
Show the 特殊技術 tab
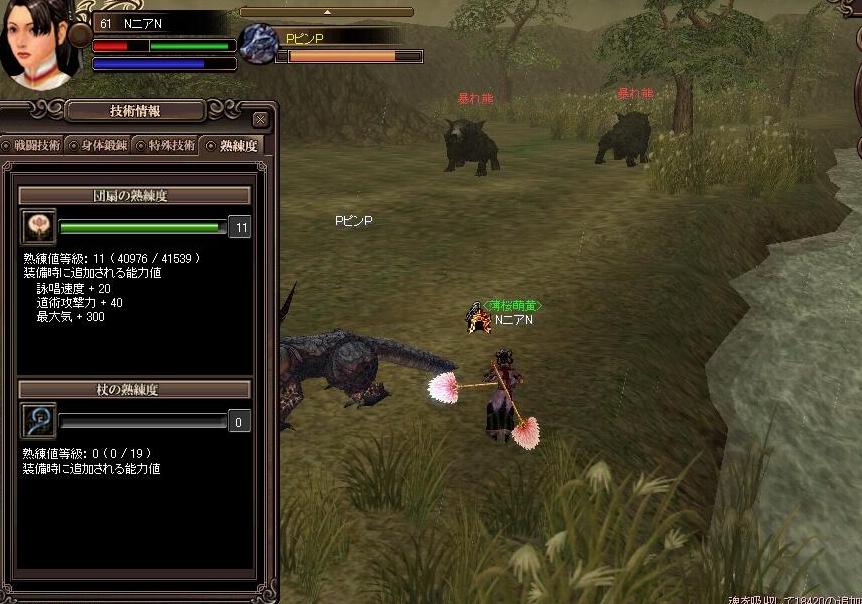[166, 145]
